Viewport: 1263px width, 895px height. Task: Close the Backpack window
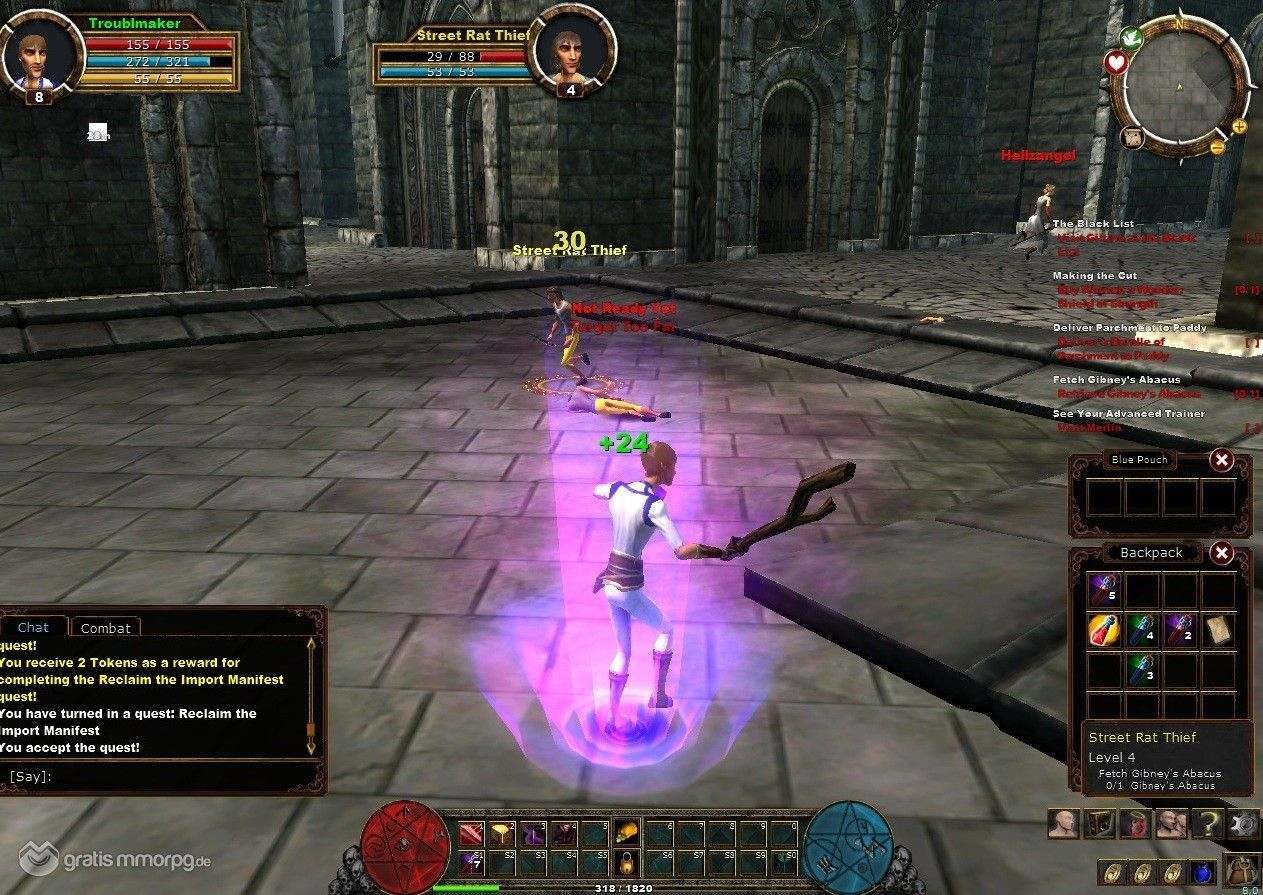tap(1221, 552)
